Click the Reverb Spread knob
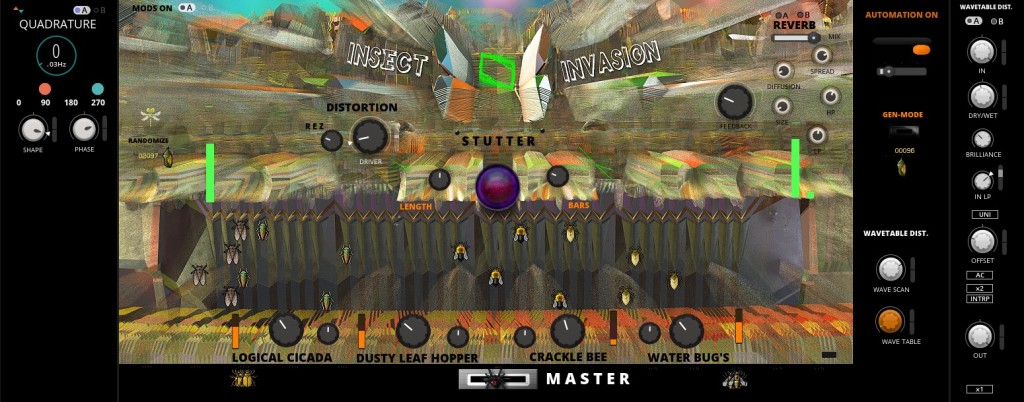Image resolution: width=1024 pixels, height=402 pixels. [x=821, y=56]
